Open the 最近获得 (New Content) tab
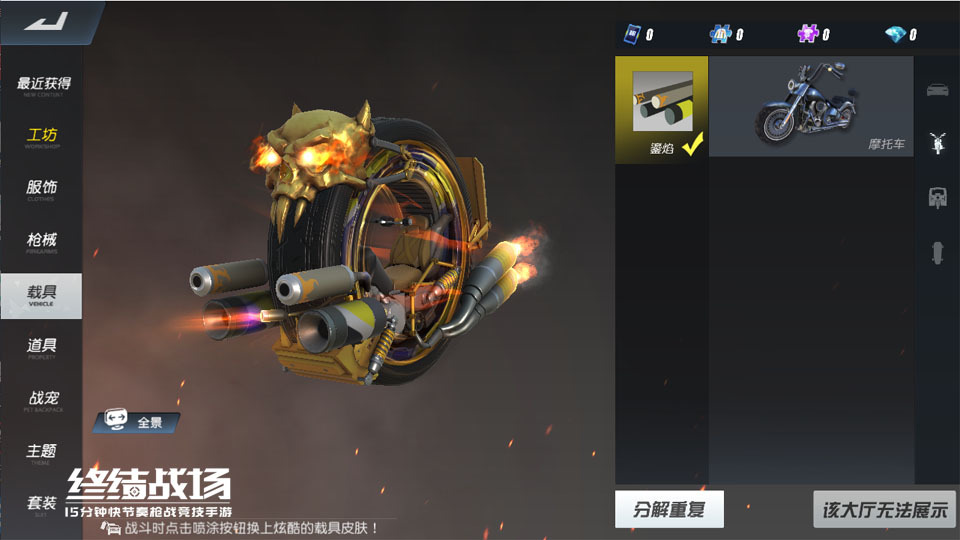The width and height of the screenshot is (960, 540). pyautogui.click(x=42, y=86)
